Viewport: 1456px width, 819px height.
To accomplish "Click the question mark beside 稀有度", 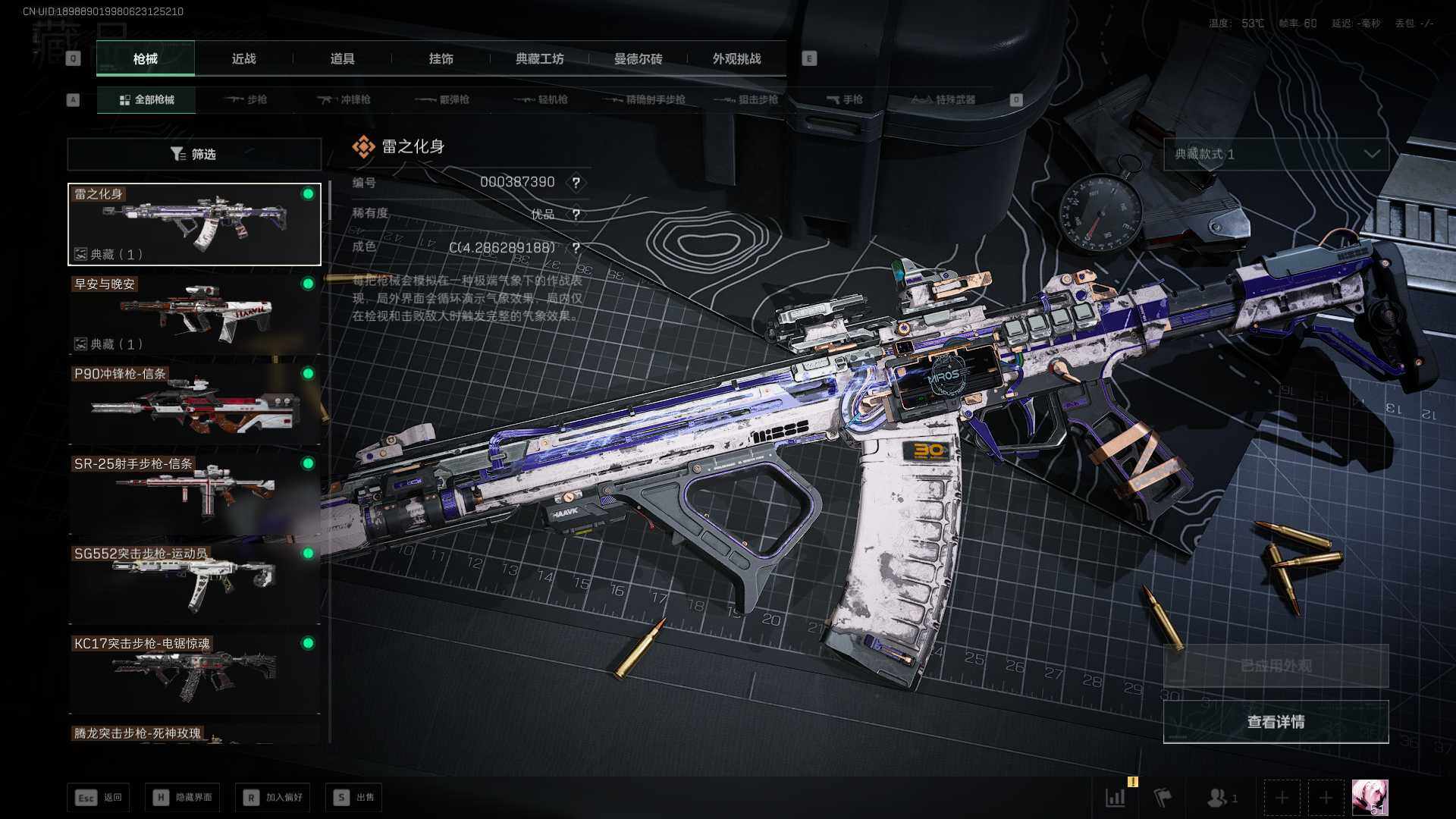I will tap(576, 215).
